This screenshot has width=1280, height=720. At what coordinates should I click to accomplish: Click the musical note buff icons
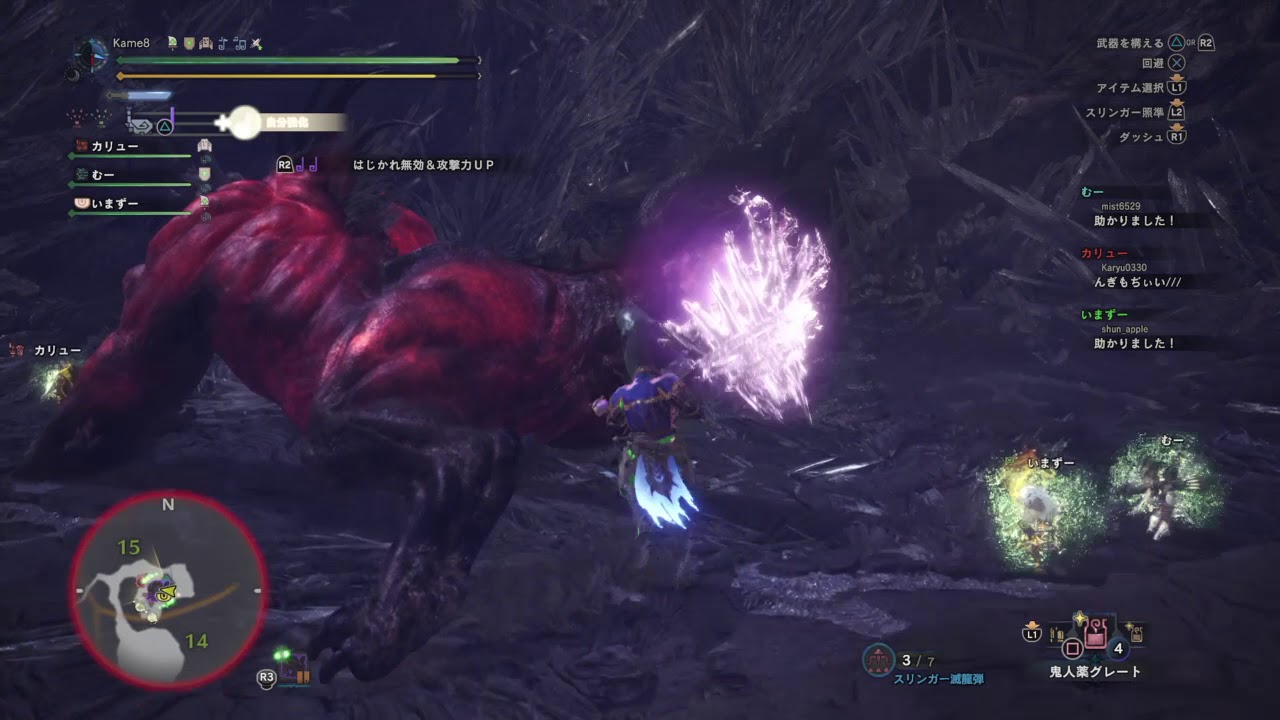click(x=230, y=43)
